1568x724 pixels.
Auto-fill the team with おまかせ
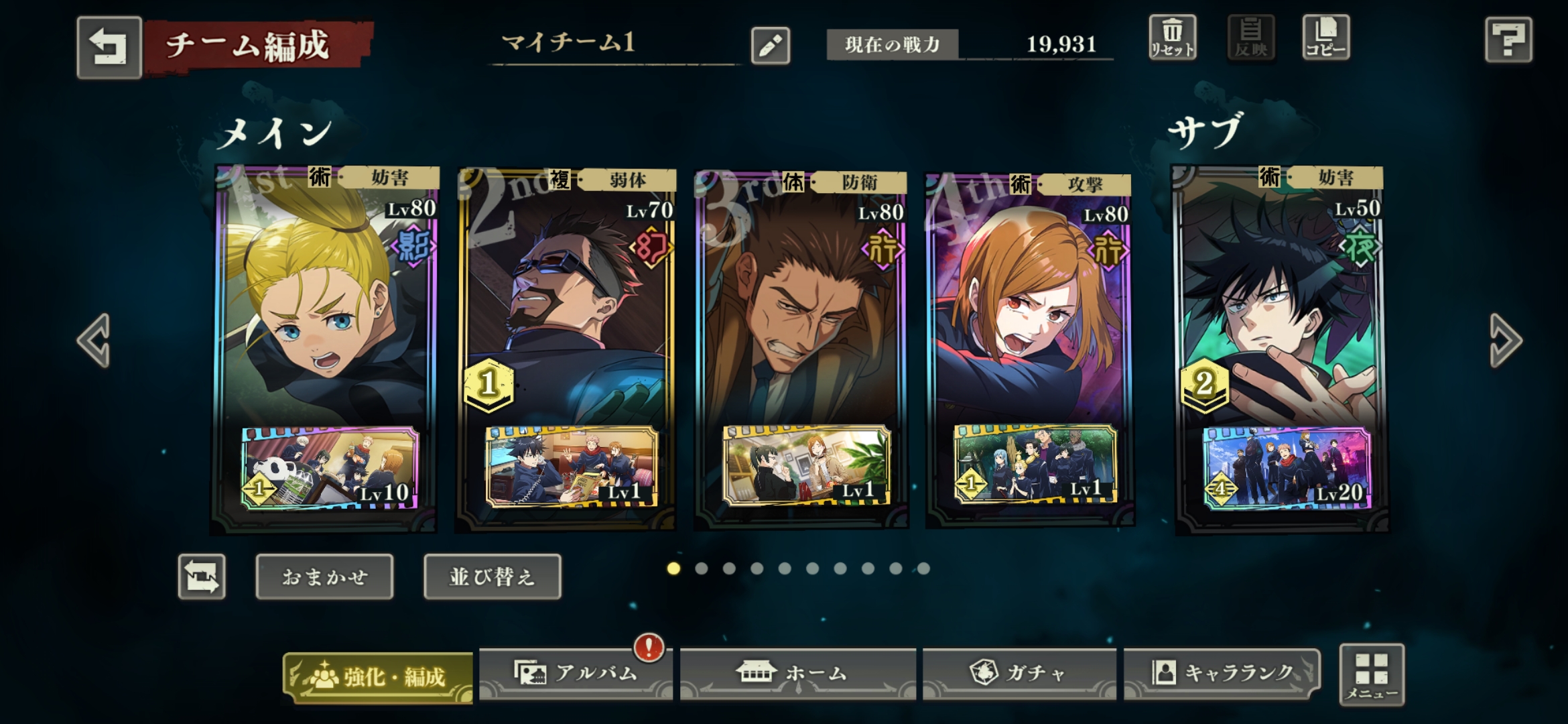pos(324,577)
